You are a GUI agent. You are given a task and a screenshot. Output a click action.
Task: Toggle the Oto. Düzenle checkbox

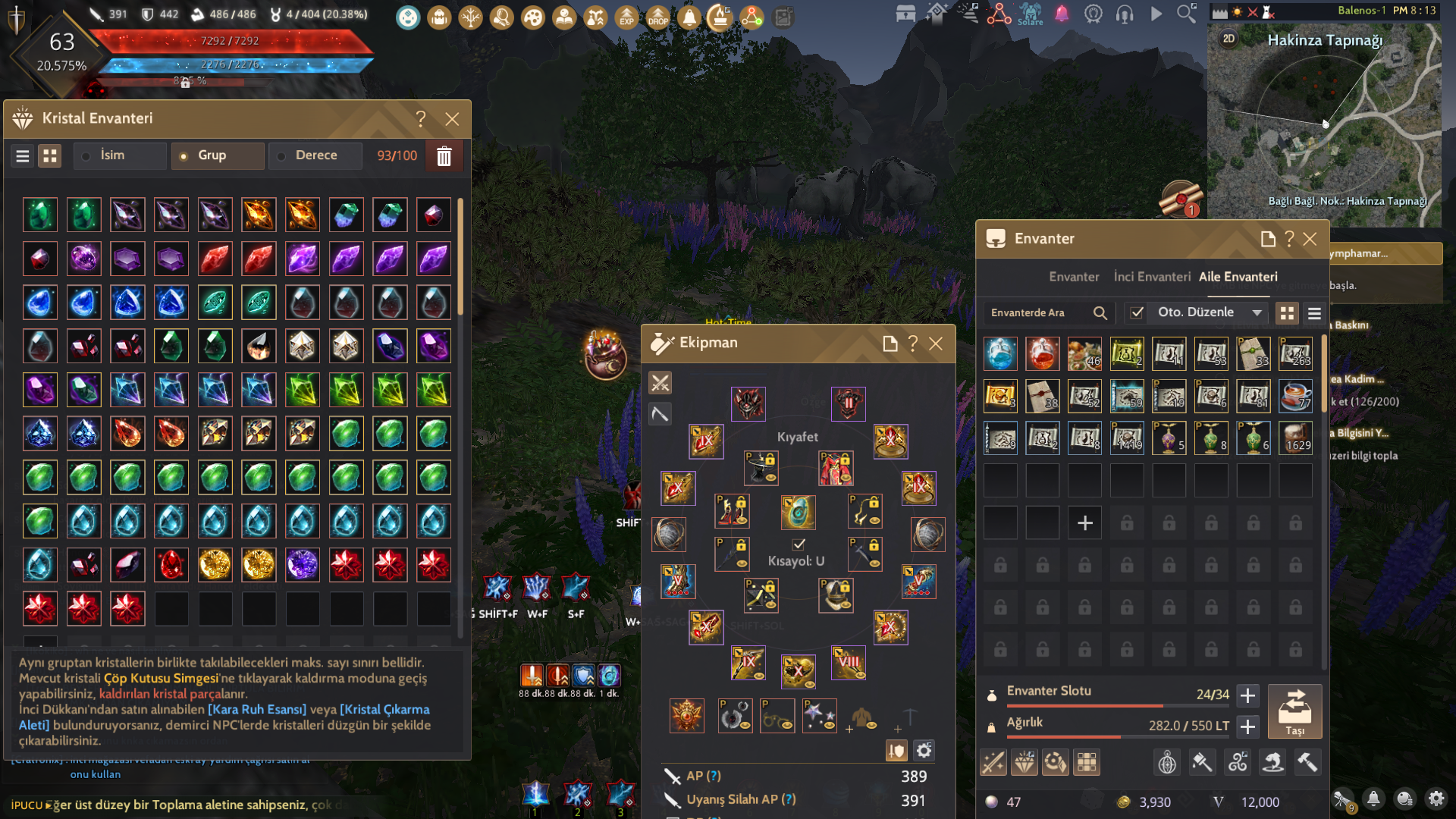[x=1137, y=312]
